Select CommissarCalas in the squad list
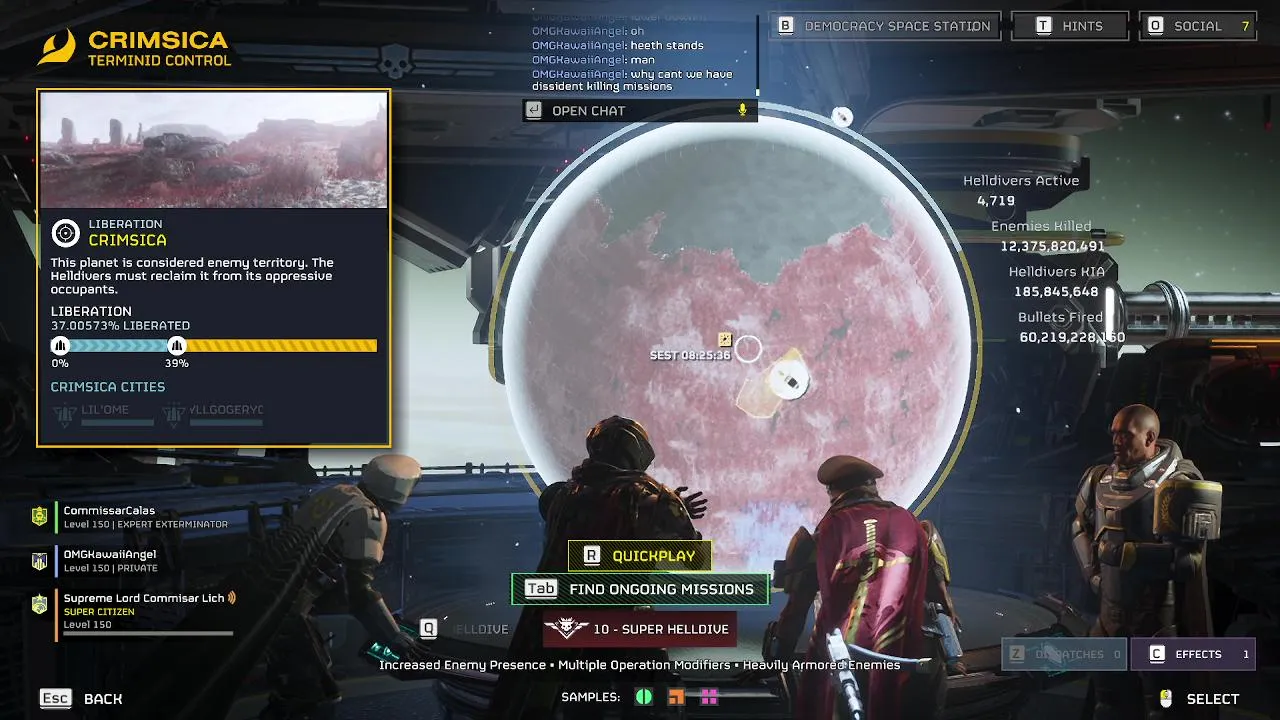The width and height of the screenshot is (1280, 720). click(110, 516)
